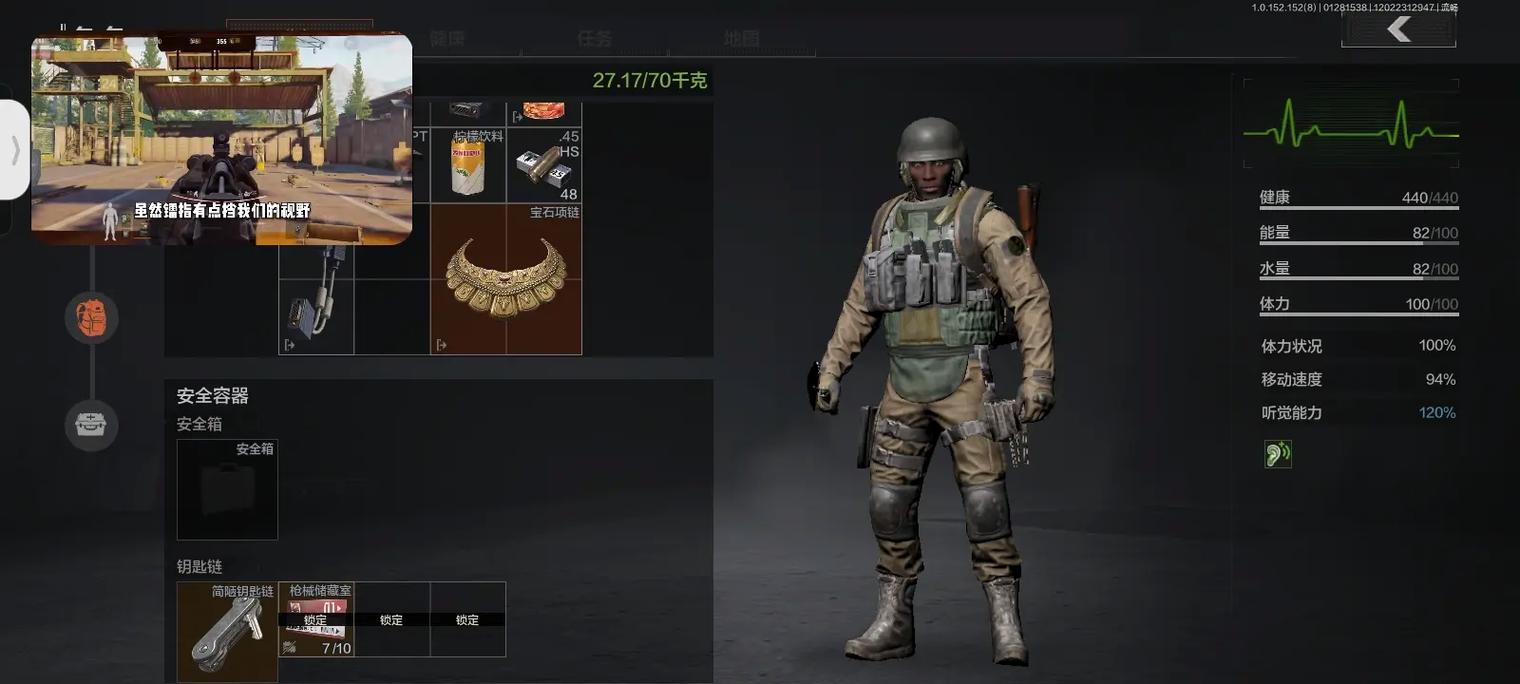Select the 柠檬饮料 lemon drink can
Screen dimensions: 1520x684
click(x=468, y=165)
